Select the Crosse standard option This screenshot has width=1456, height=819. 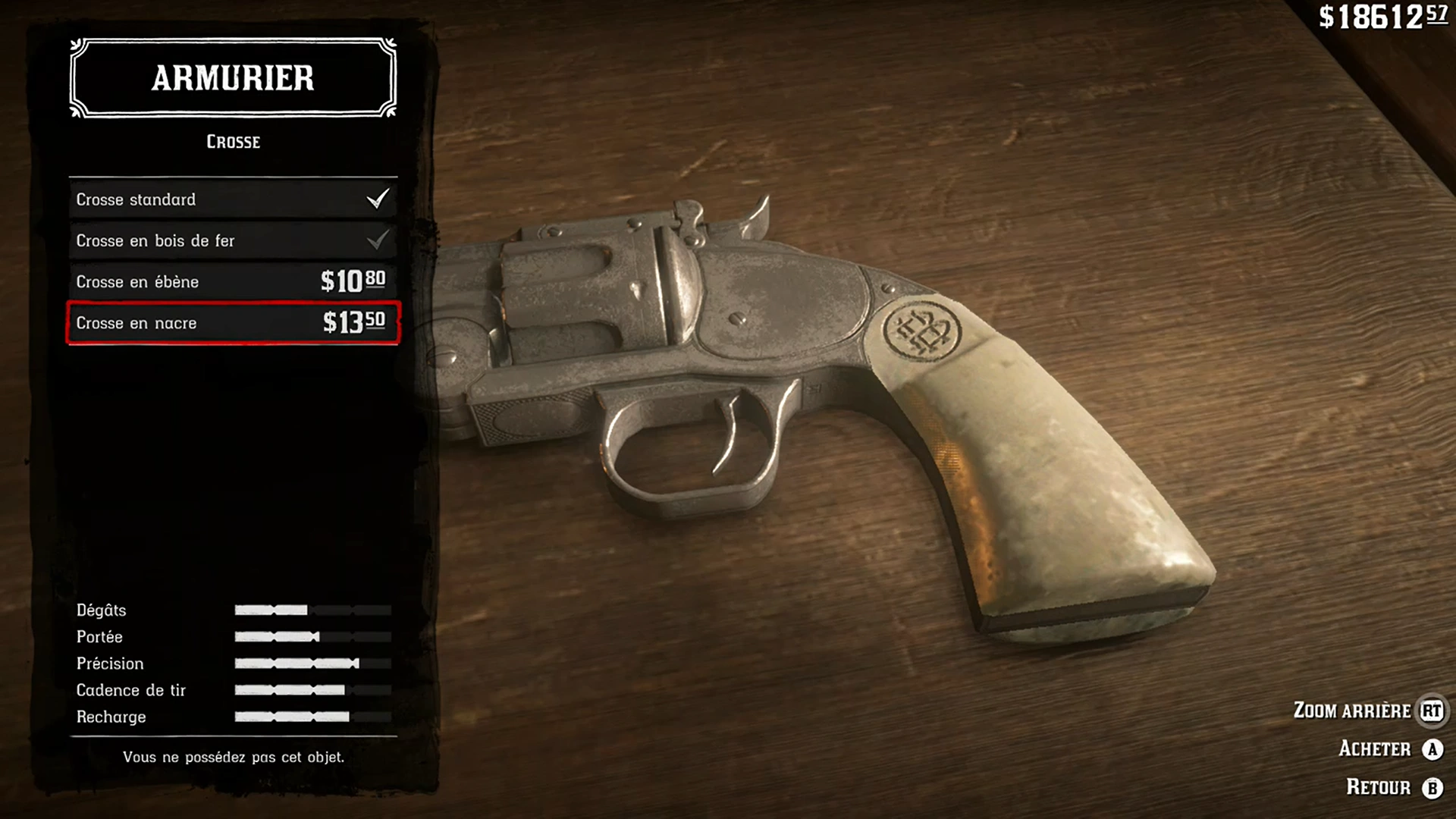point(233,199)
